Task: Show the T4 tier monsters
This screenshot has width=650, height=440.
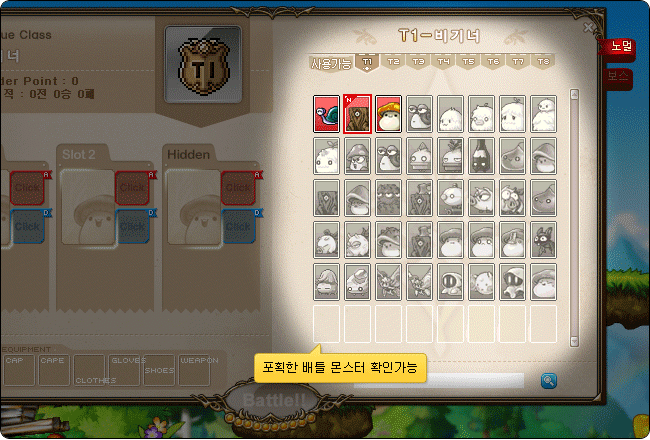Action: pyautogui.click(x=443, y=62)
